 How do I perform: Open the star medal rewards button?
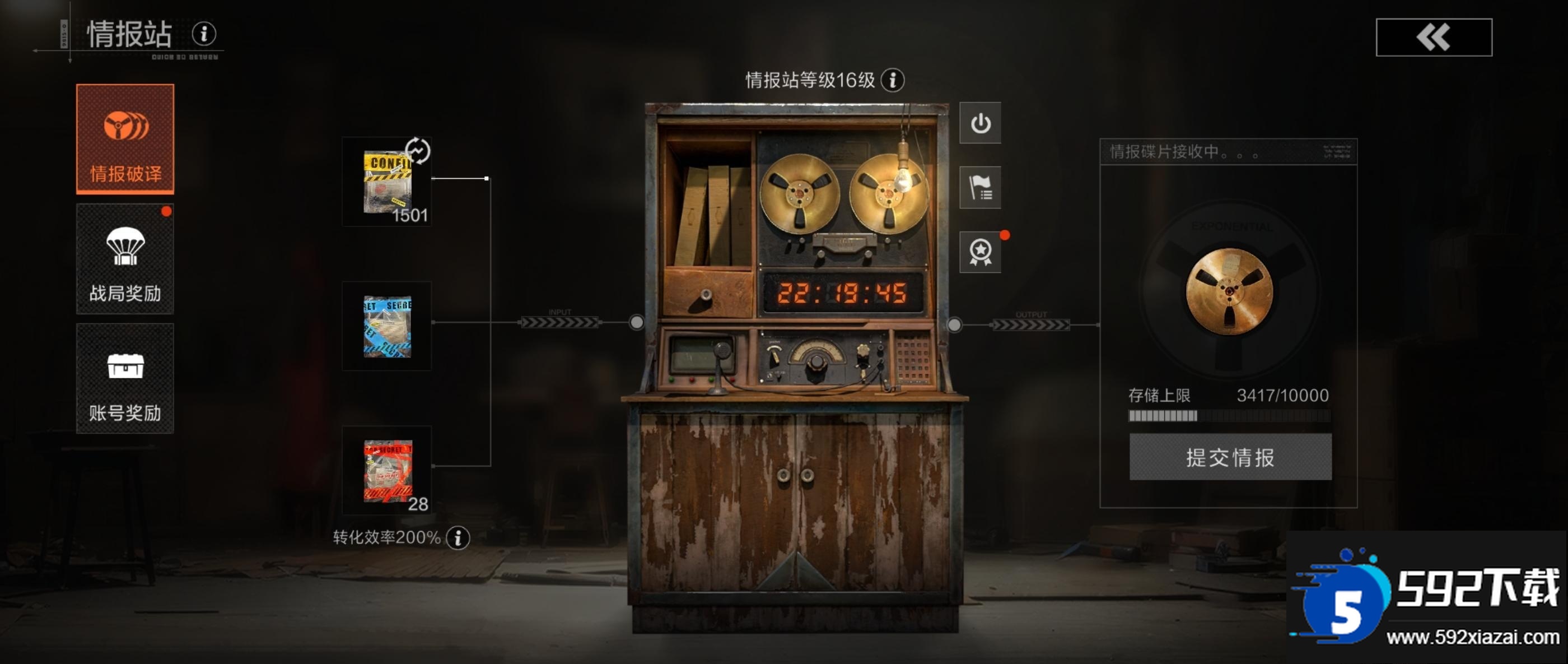pyautogui.click(x=980, y=252)
